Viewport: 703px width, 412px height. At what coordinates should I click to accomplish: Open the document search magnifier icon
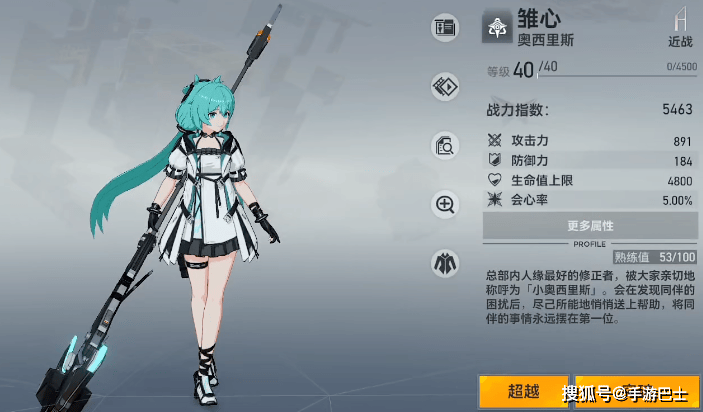(444, 146)
